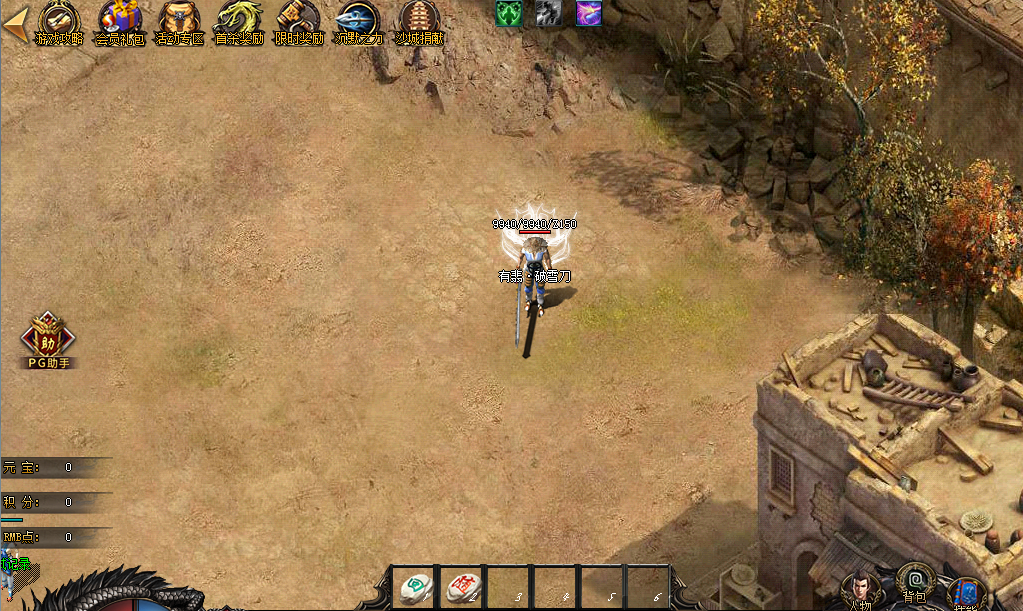Open the 游戏攻略 game guide
This screenshot has height=611, width=1023.
(x=59, y=22)
